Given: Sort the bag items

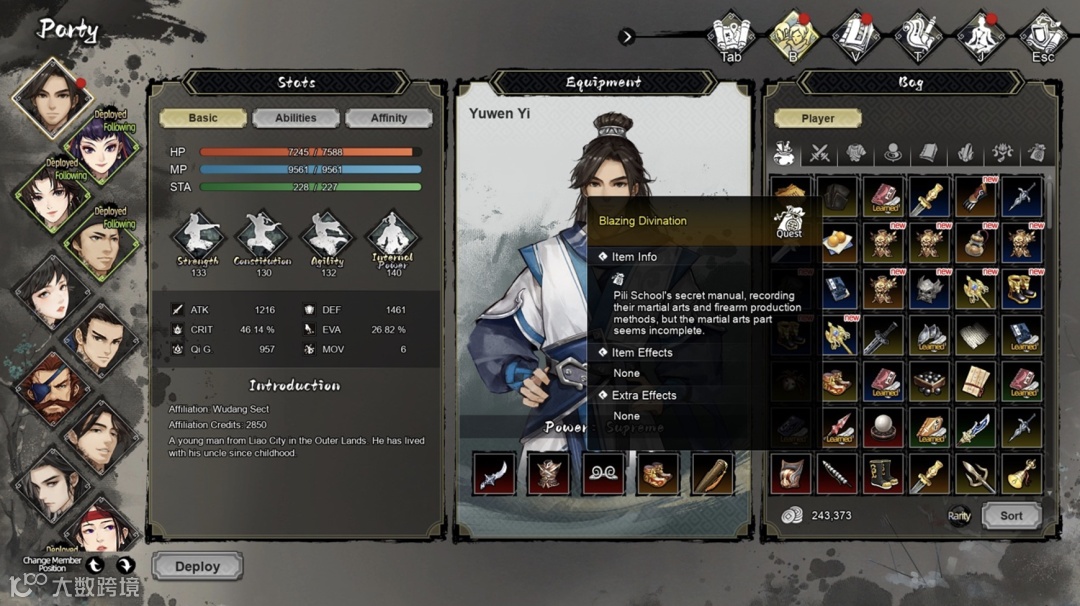Looking at the screenshot, I should [x=1011, y=516].
